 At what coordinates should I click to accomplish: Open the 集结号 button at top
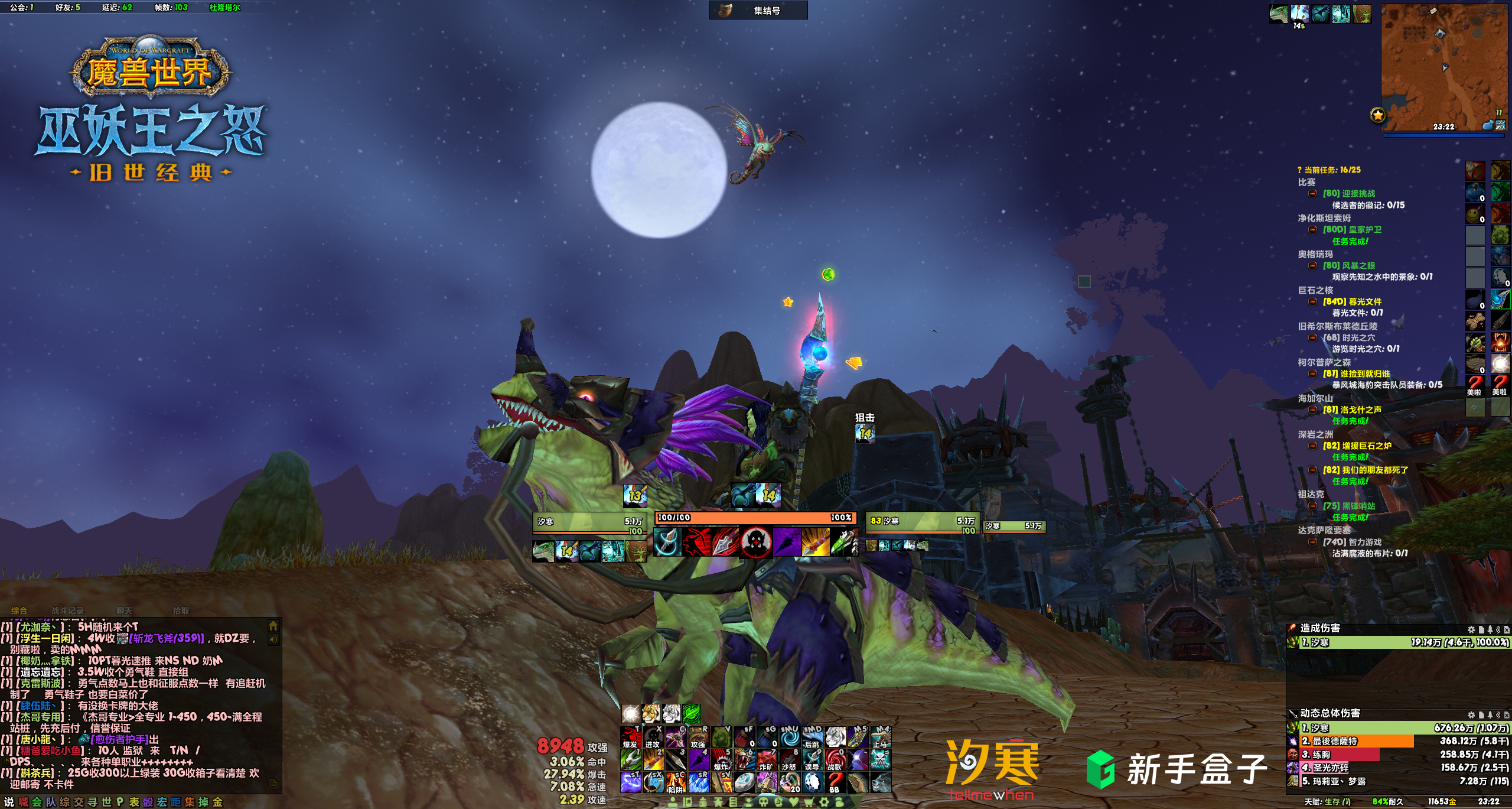(758, 10)
